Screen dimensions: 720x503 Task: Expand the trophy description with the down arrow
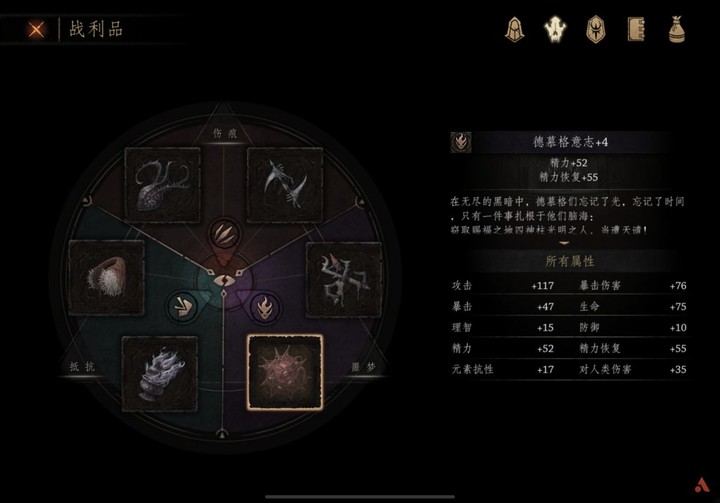564,242
